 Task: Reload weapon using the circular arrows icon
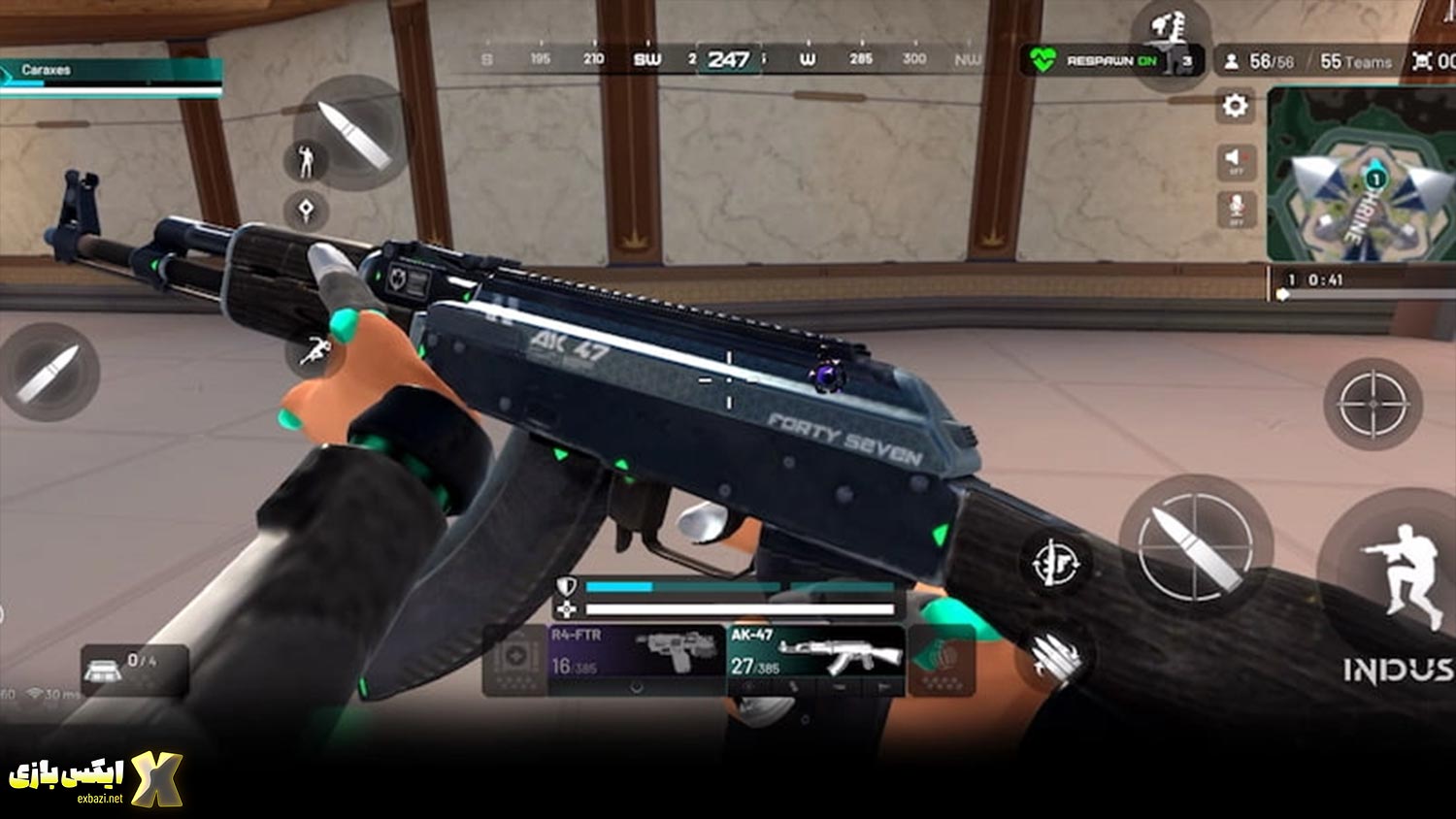click(x=1055, y=561)
